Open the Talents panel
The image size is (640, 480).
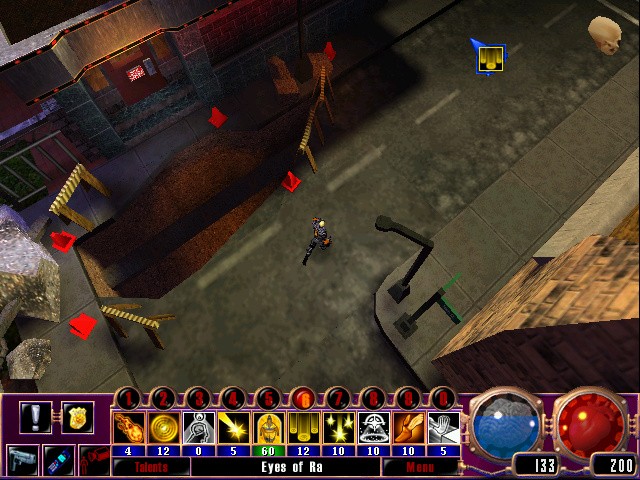pos(150,466)
